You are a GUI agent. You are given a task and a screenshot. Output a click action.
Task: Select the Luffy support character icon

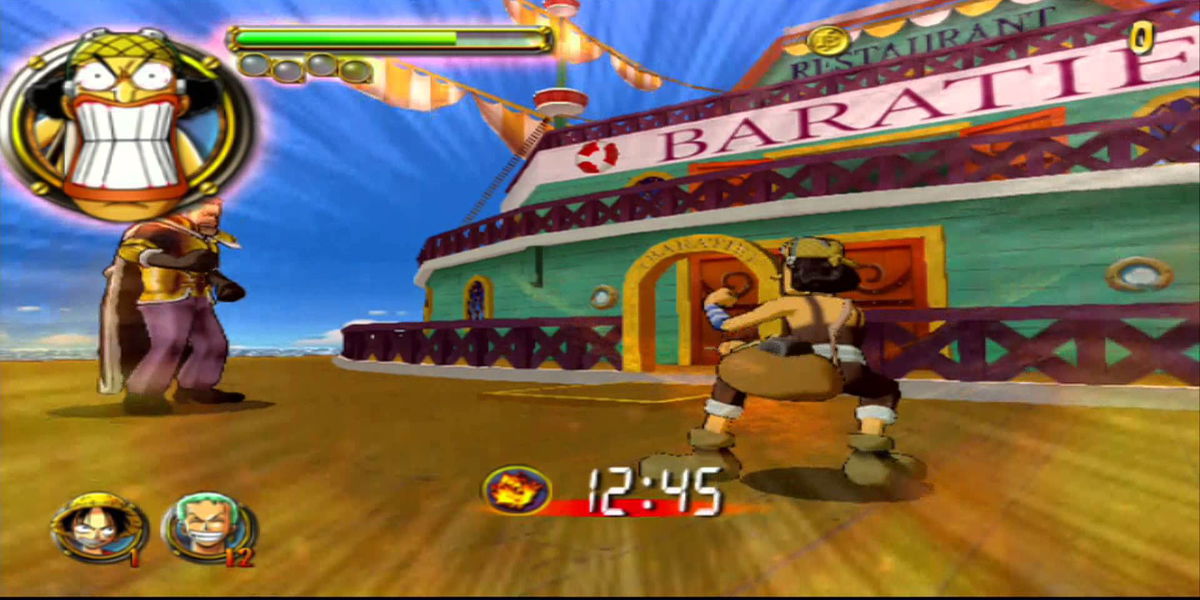click(97, 528)
